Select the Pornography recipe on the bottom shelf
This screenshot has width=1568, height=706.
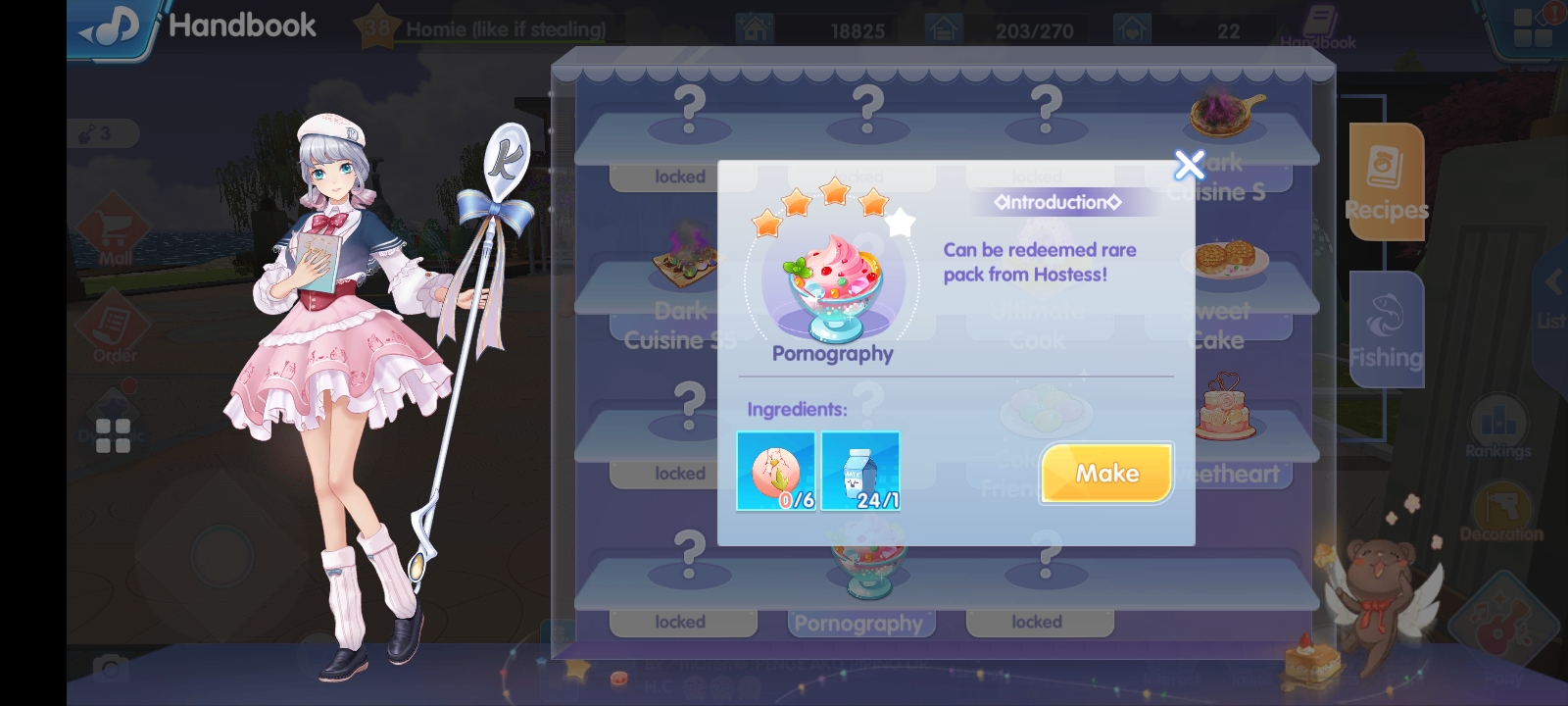pyautogui.click(x=860, y=579)
